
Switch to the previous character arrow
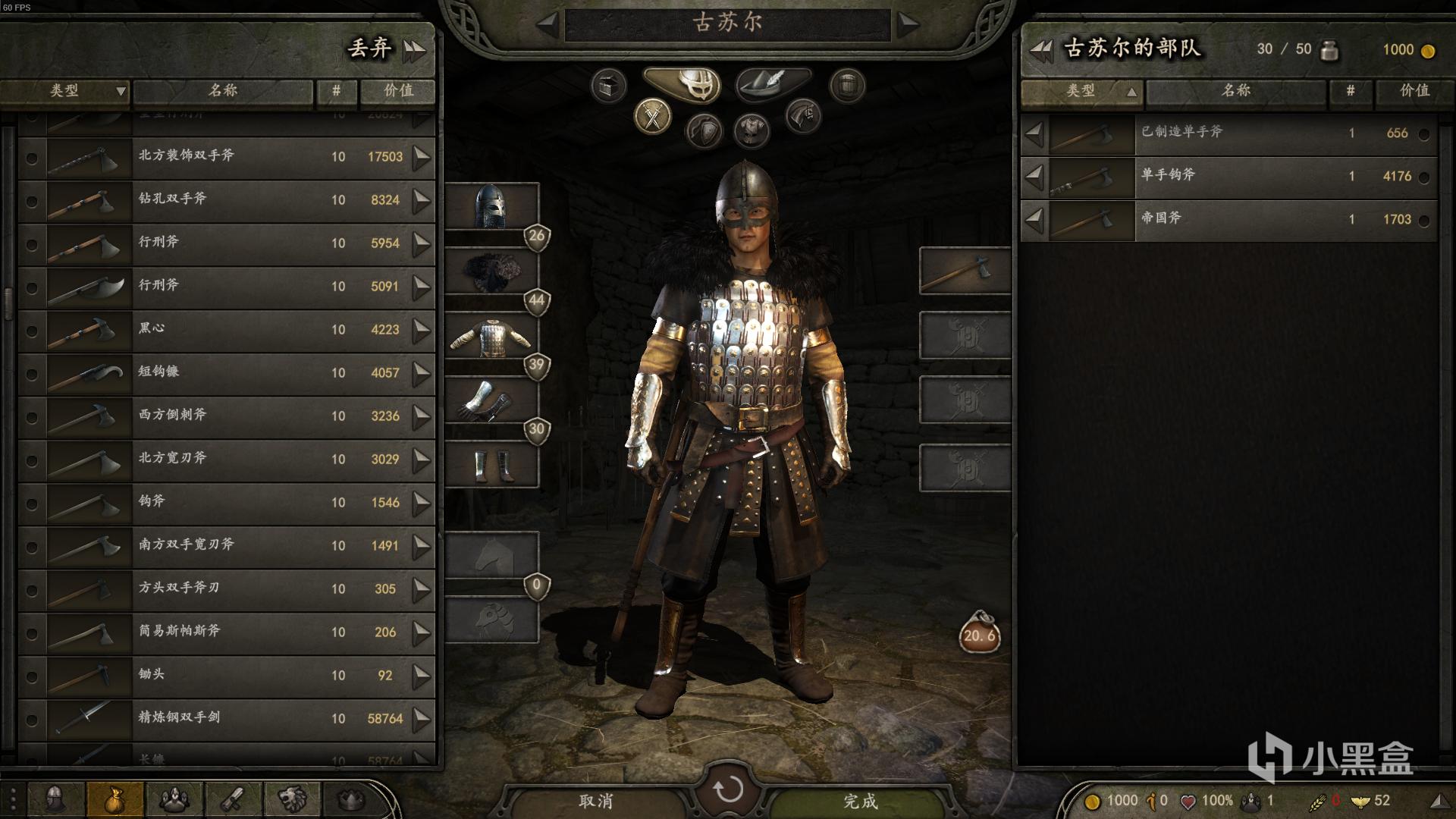click(x=548, y=24)
